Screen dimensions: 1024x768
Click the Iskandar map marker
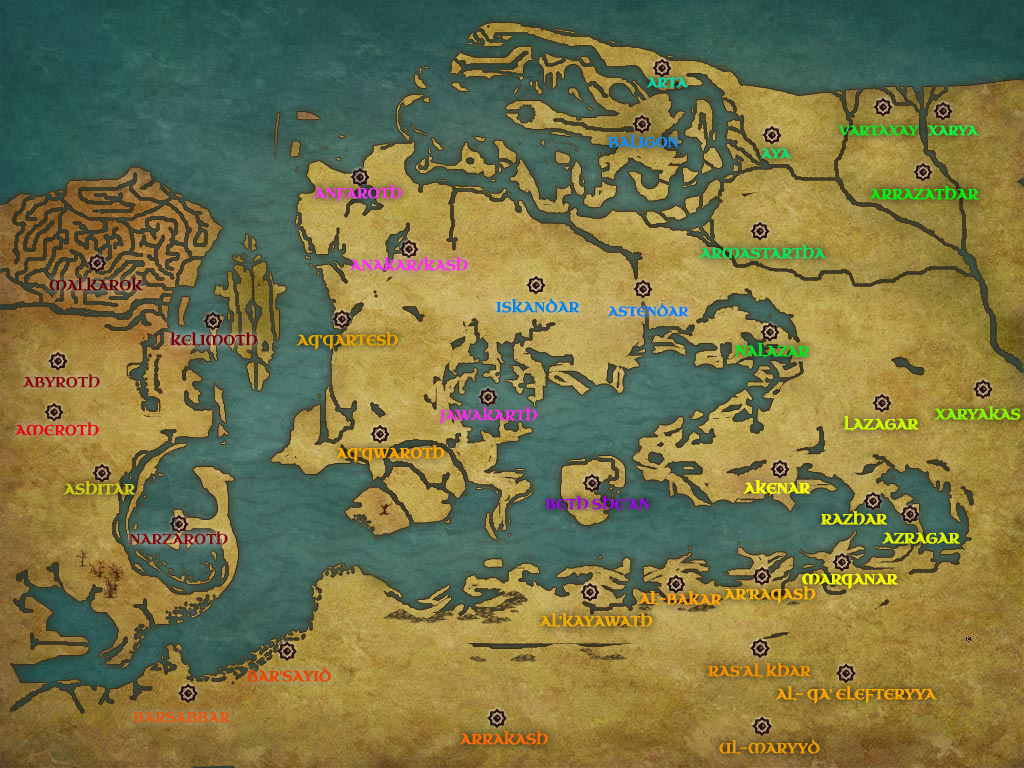(x=535, y=285)
